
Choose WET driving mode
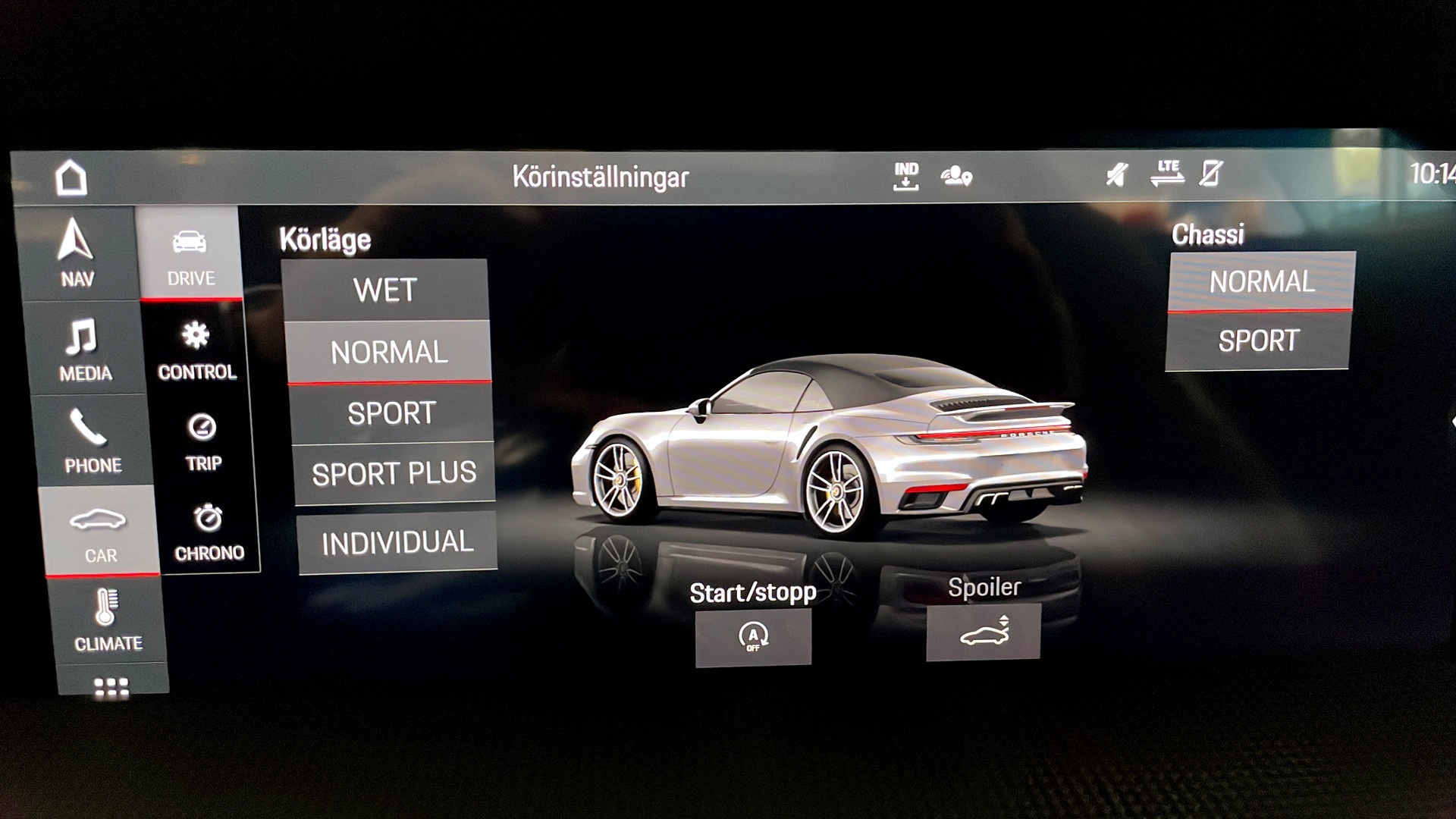pos(385,290)
